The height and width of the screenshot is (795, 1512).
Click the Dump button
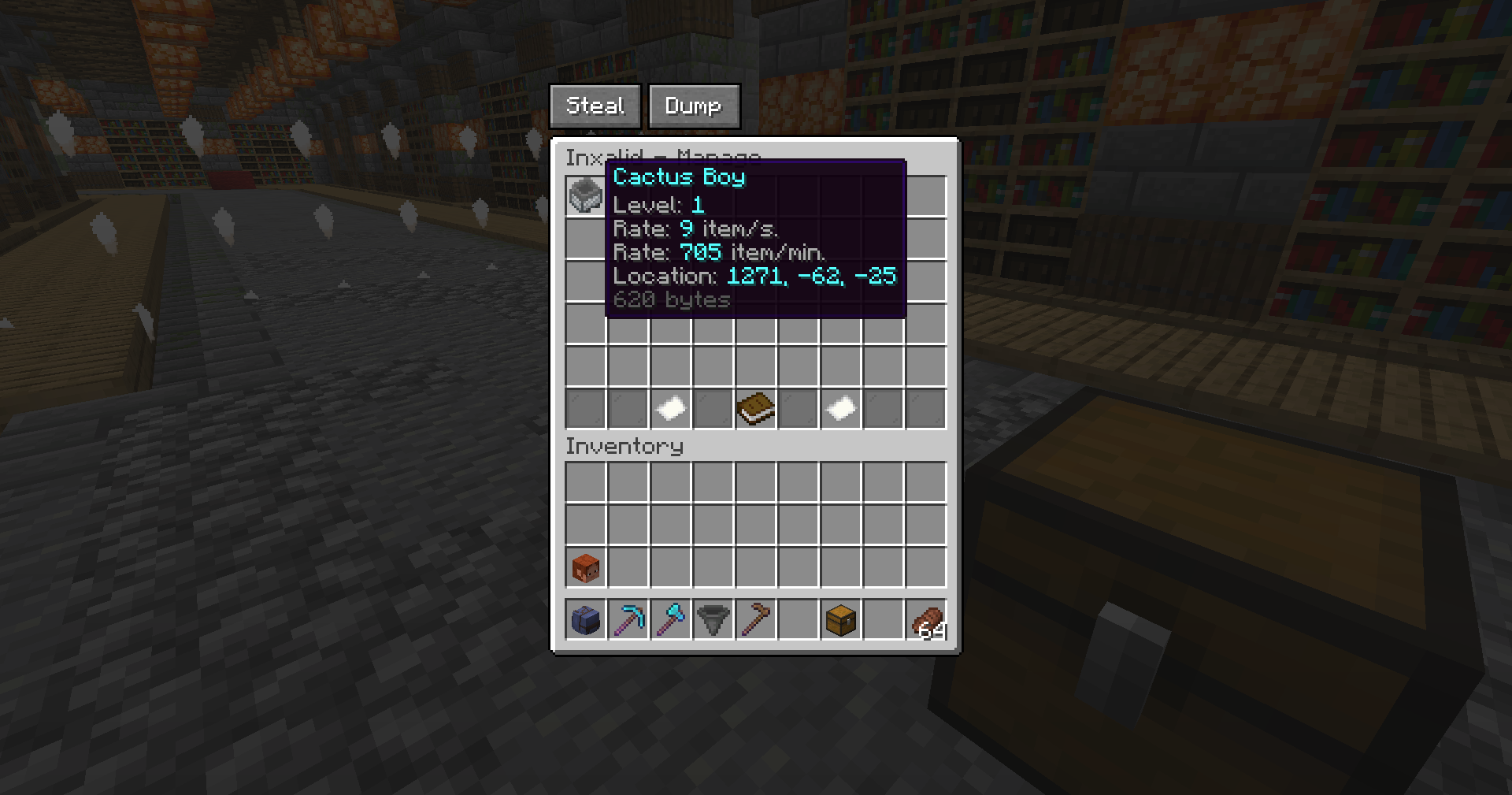click(x=694, y=106)
